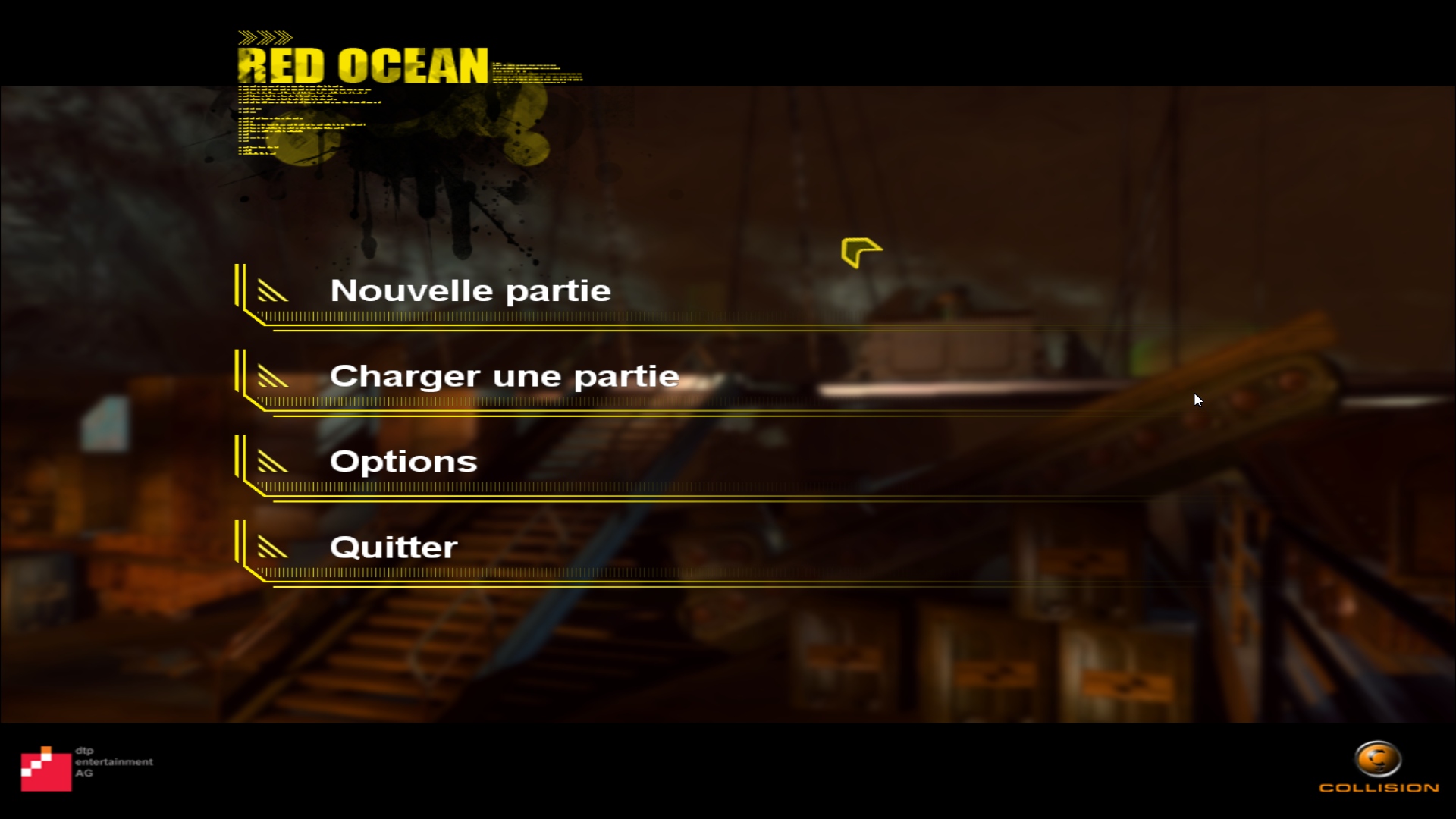Expand the dotted line under Charger une partie

607,404
